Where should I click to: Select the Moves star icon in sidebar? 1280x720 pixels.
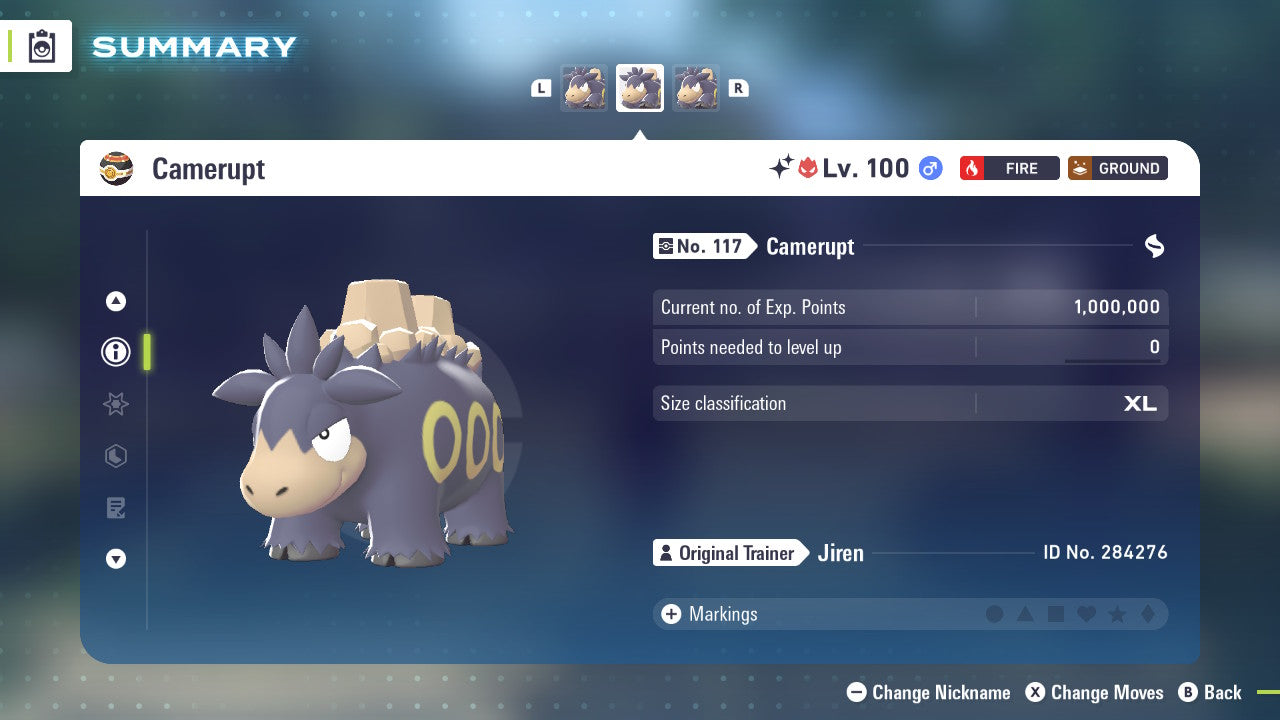click(115, 404)
